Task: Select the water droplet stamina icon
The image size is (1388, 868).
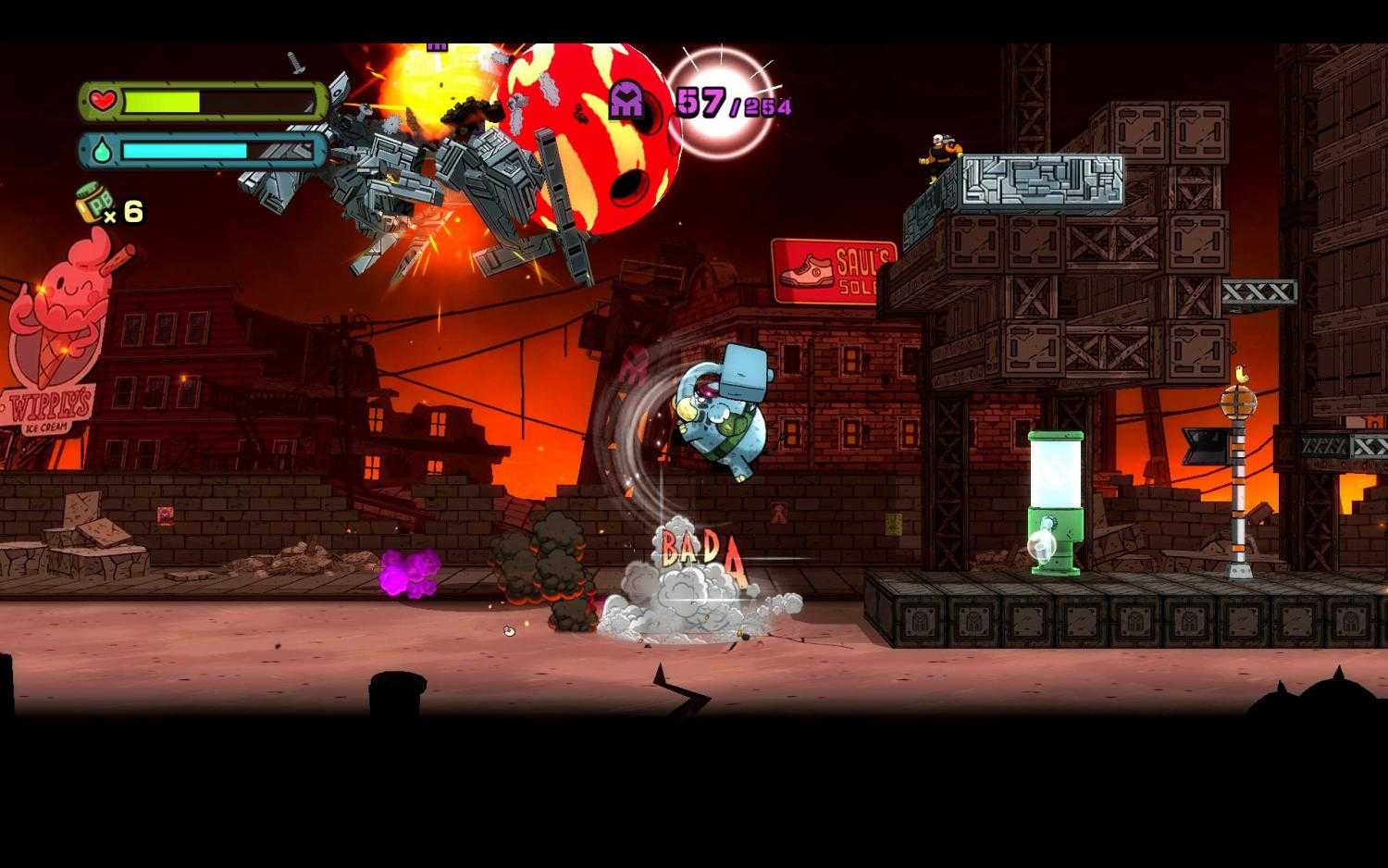Action: (102, 148)
